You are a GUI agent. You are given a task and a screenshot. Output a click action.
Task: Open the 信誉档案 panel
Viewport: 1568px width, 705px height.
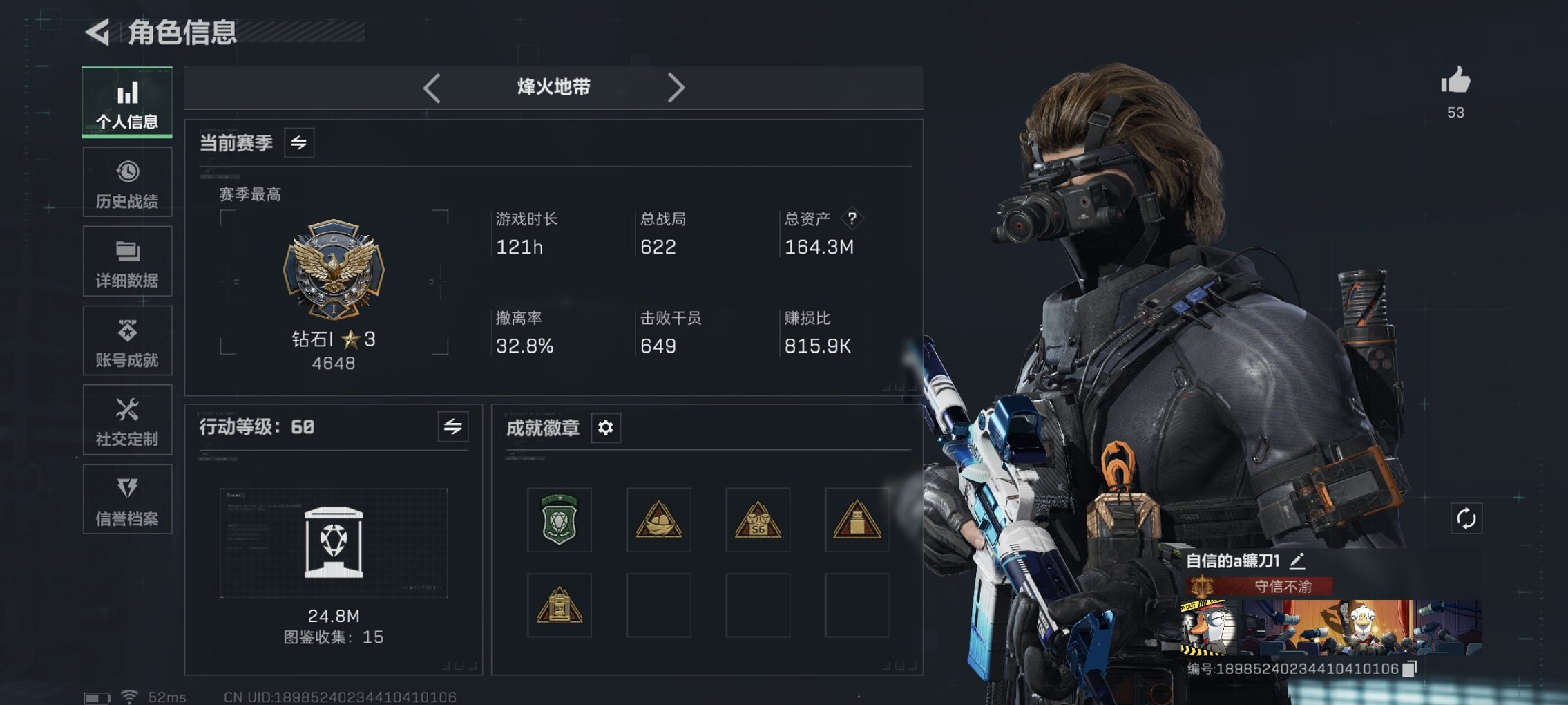[x=127, y=499]
